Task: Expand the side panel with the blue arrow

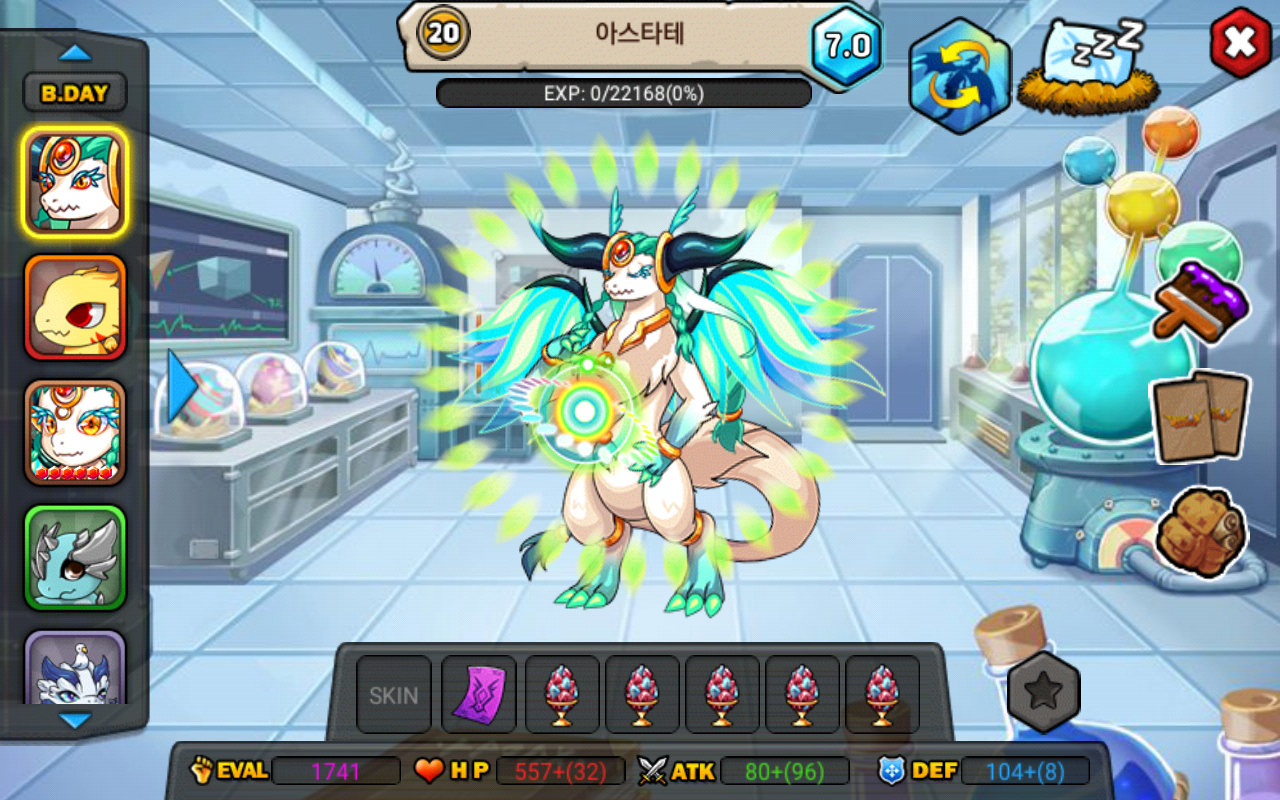Action: click(x=182, y=386)
